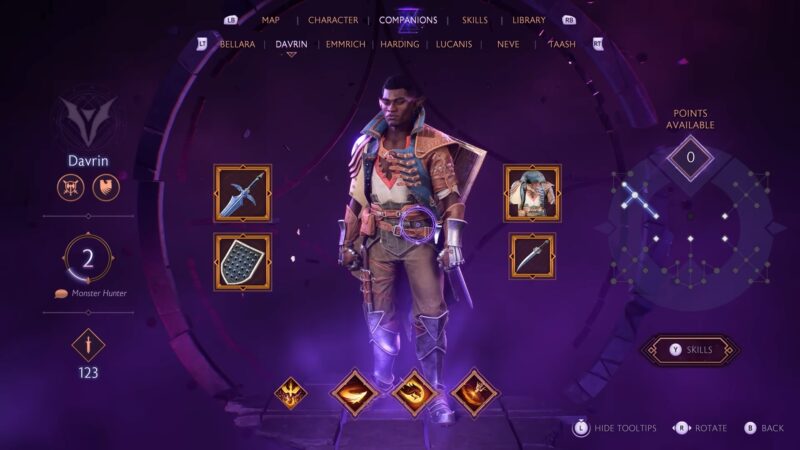Switch to companion Taash
The height and width of the screenshot is (450, 800).
coord(561,44)
